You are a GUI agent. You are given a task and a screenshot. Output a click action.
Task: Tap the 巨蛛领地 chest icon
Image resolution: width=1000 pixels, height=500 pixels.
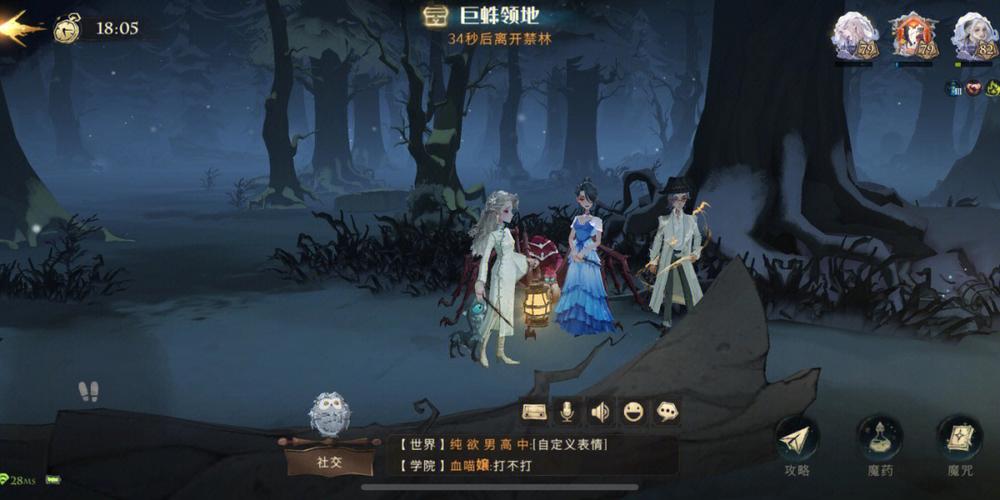click(435, 16)
